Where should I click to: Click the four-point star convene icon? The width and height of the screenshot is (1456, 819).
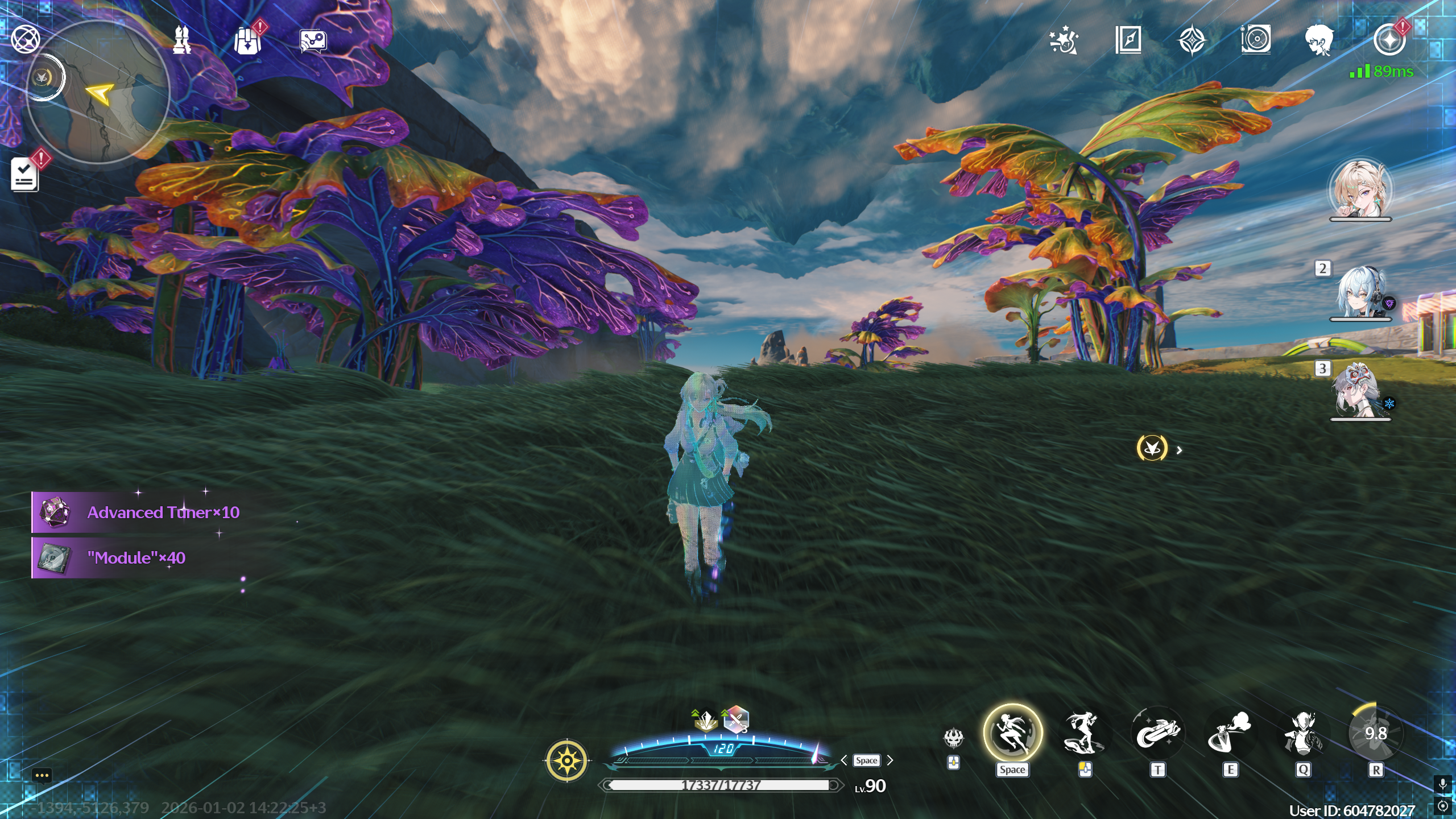[x=1192, y=41]
